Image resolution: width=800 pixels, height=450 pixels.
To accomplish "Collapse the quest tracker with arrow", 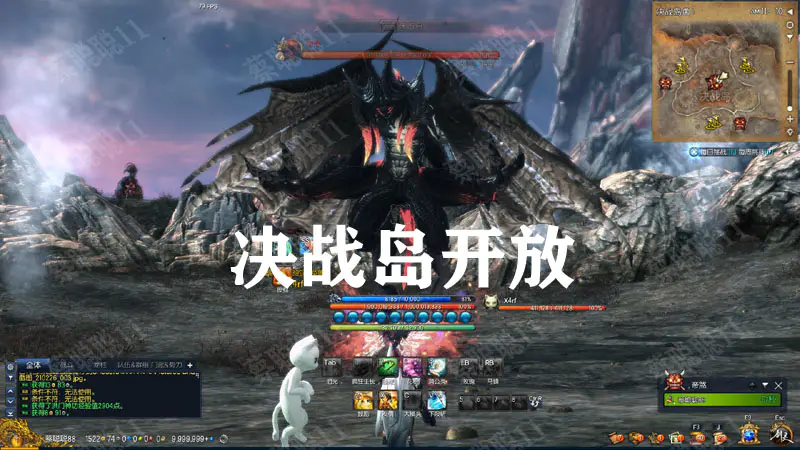I will click(766, 384).
